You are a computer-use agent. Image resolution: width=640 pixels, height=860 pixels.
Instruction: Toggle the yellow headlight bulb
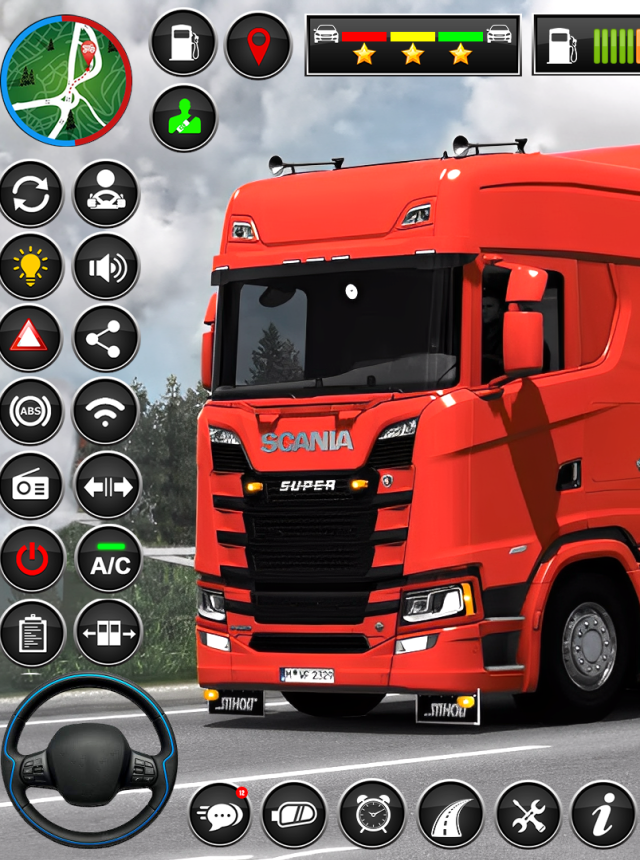31,266
